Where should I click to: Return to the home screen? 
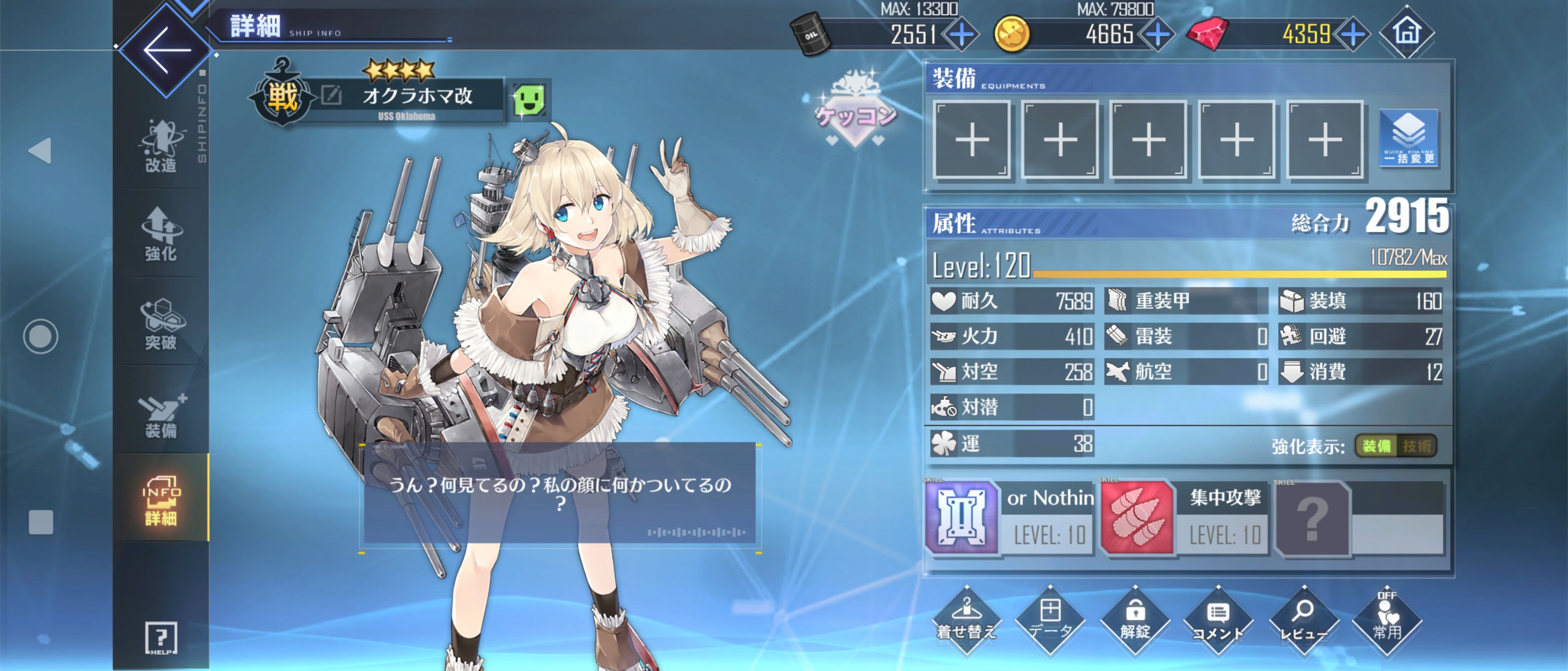[x=1406, y=32]
